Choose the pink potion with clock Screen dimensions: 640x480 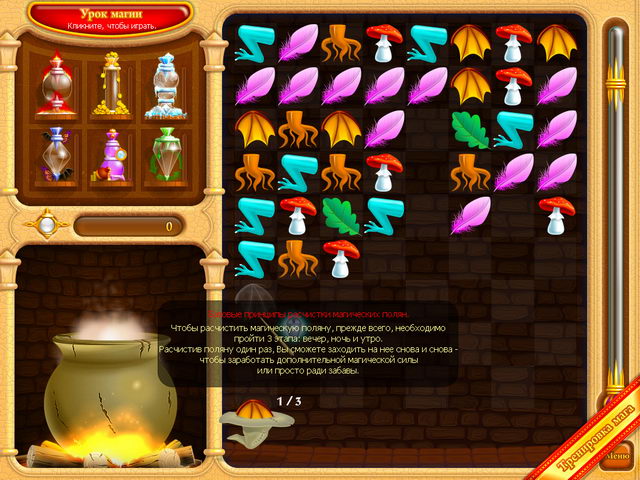(x=110, y=155)
